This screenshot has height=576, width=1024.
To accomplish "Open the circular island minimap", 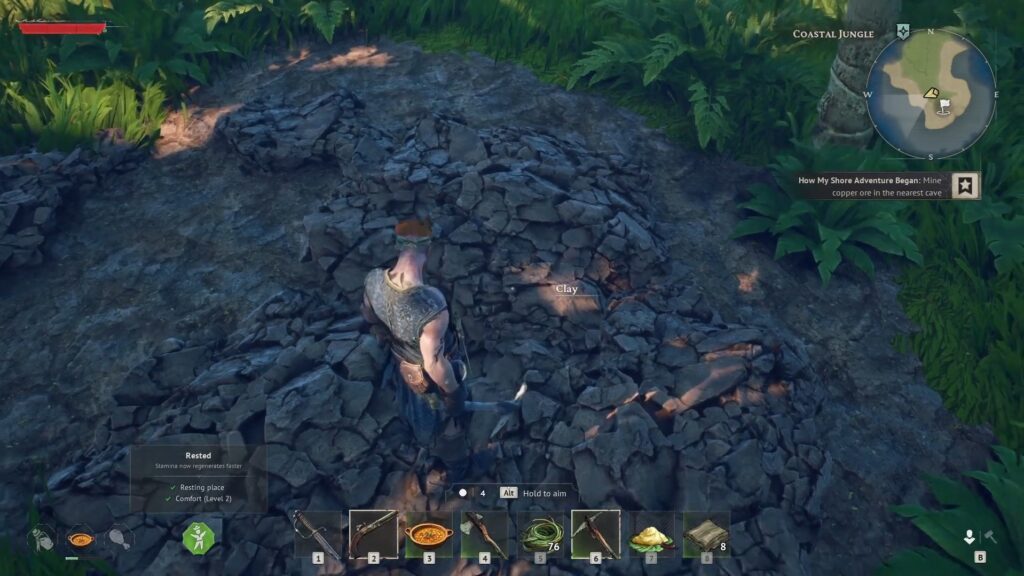I will (930, 94).
